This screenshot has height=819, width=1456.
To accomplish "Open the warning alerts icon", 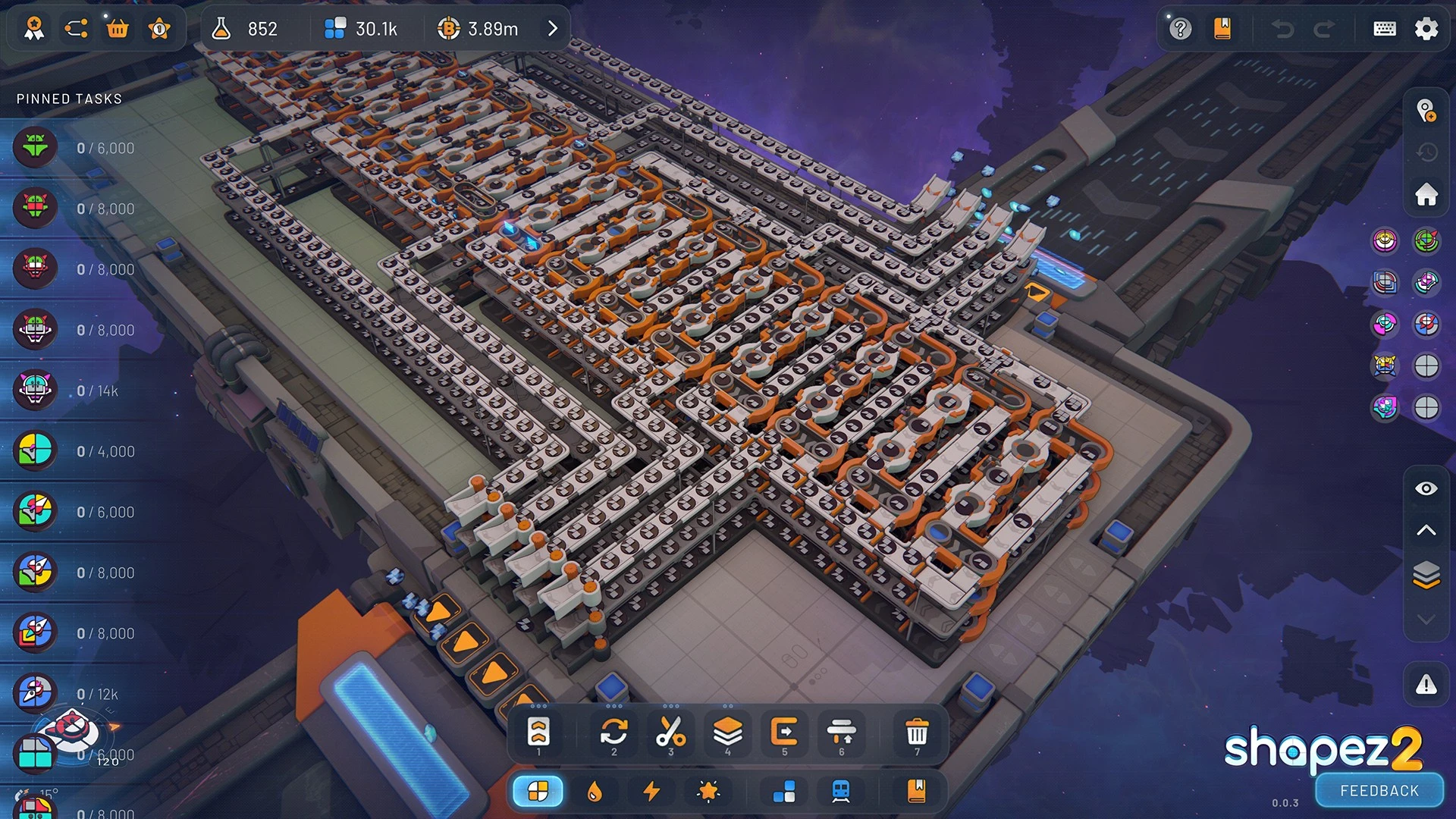I will [1426, 686].
